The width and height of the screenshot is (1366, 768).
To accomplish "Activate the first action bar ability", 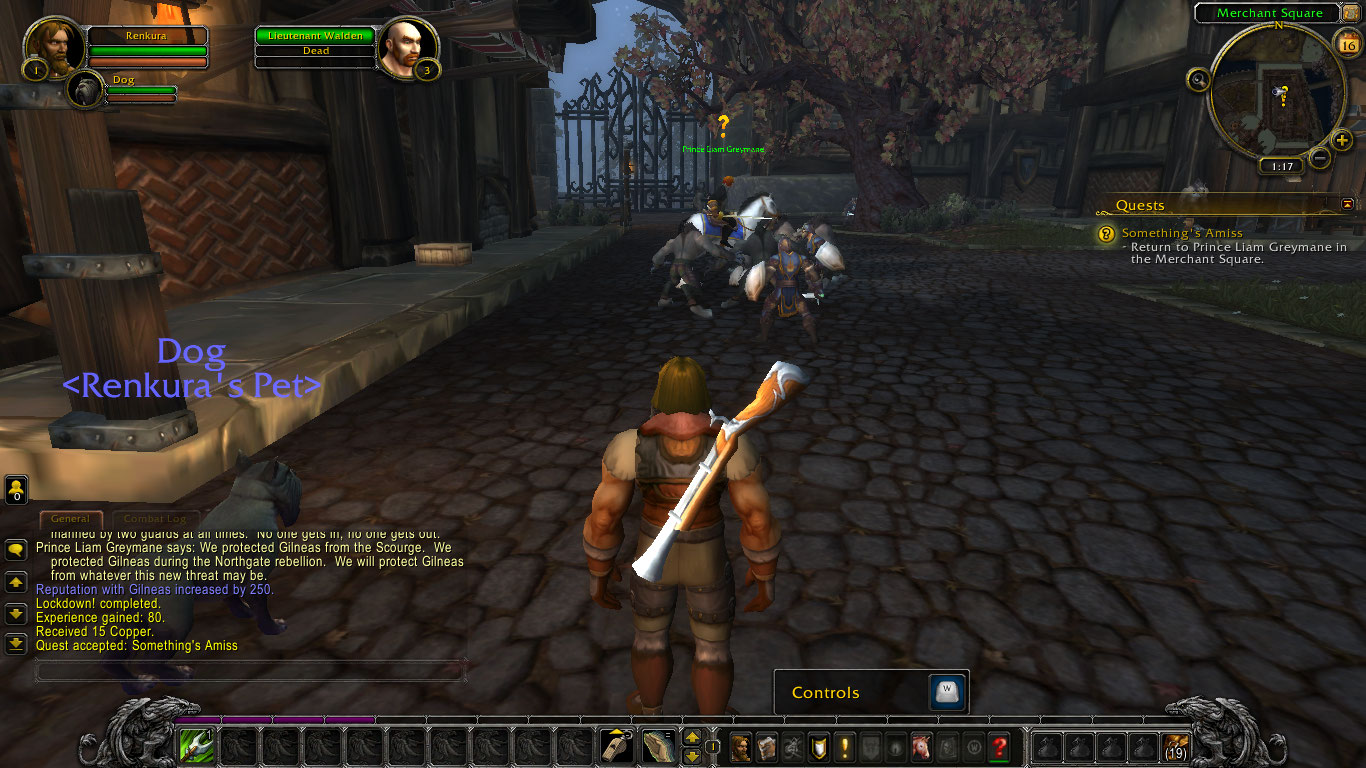I will pyautogui.click(x=195, y=746).
